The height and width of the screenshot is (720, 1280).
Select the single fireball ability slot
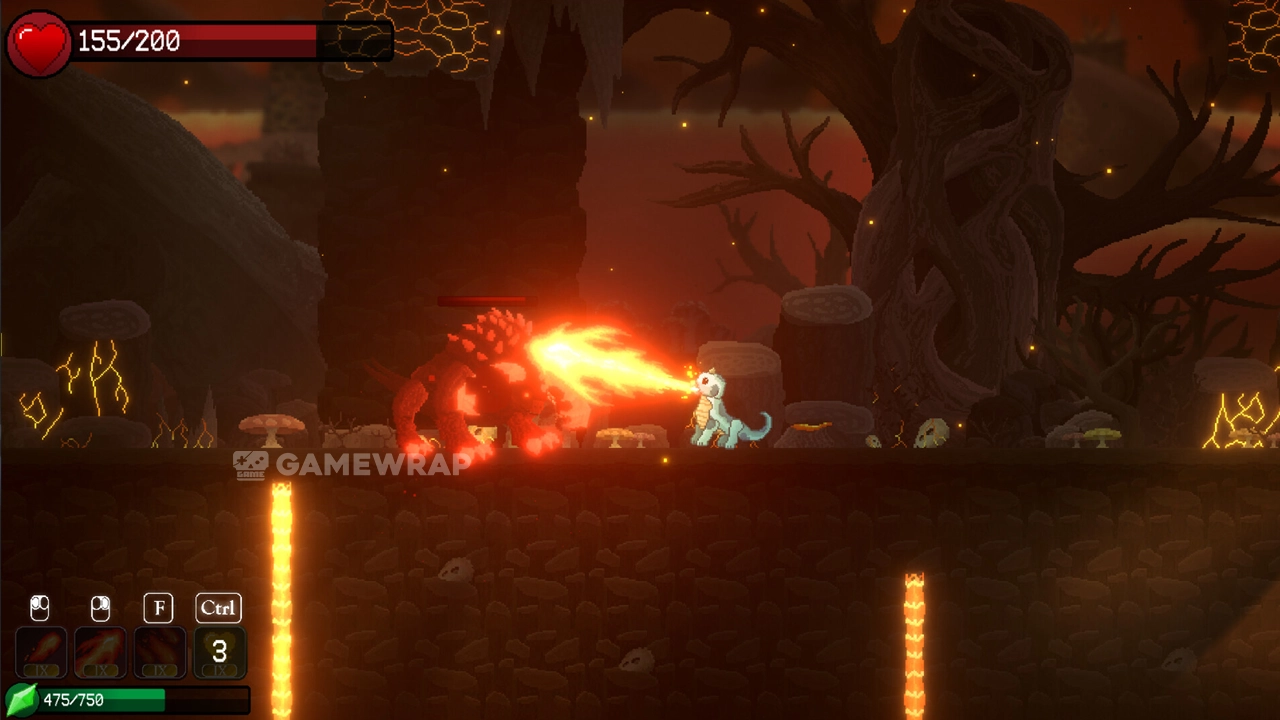click(x=41, y=651)
